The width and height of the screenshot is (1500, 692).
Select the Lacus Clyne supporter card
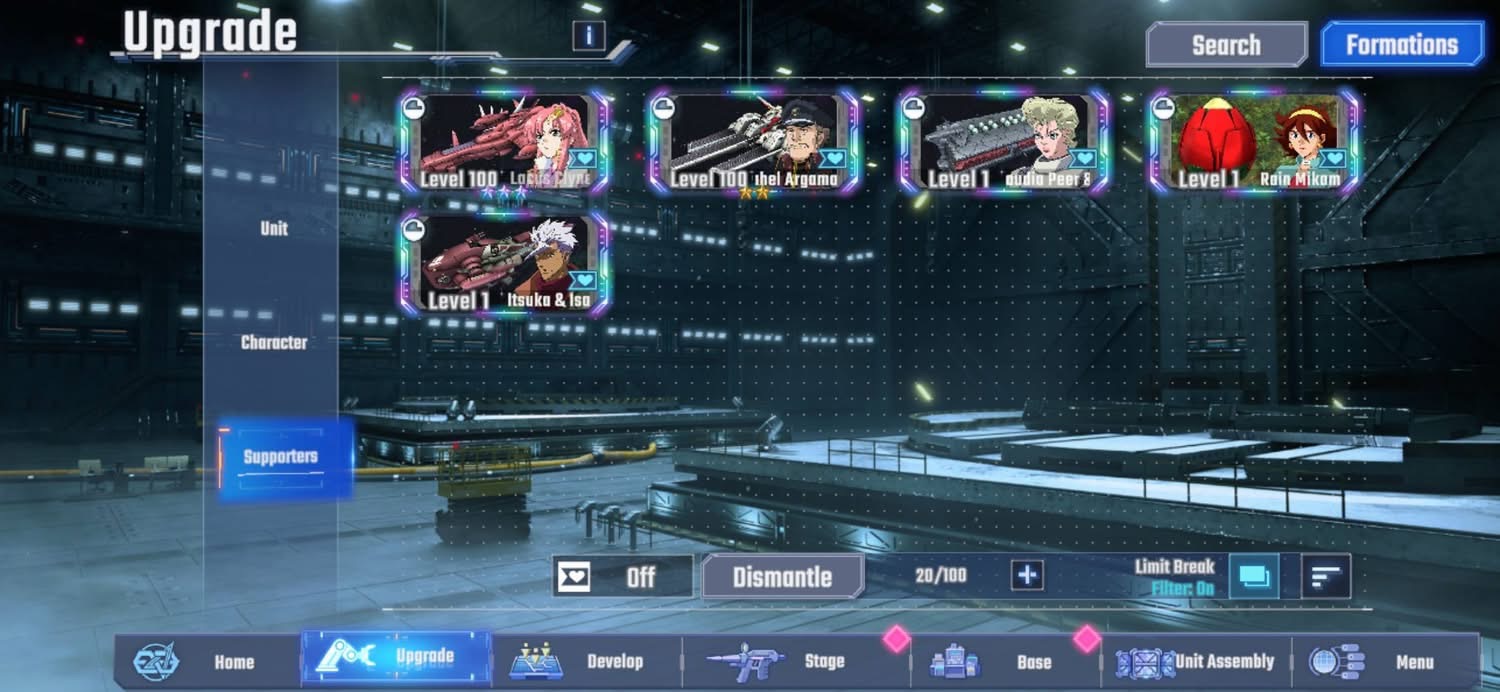tap(505, 141)
